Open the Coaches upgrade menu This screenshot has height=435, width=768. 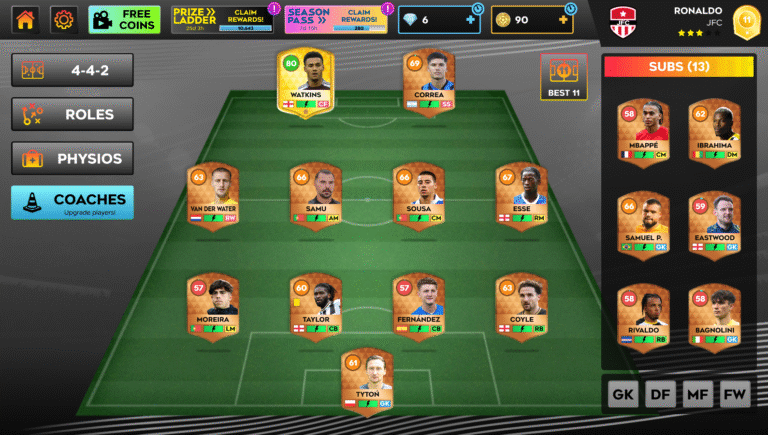pos(72,201)
